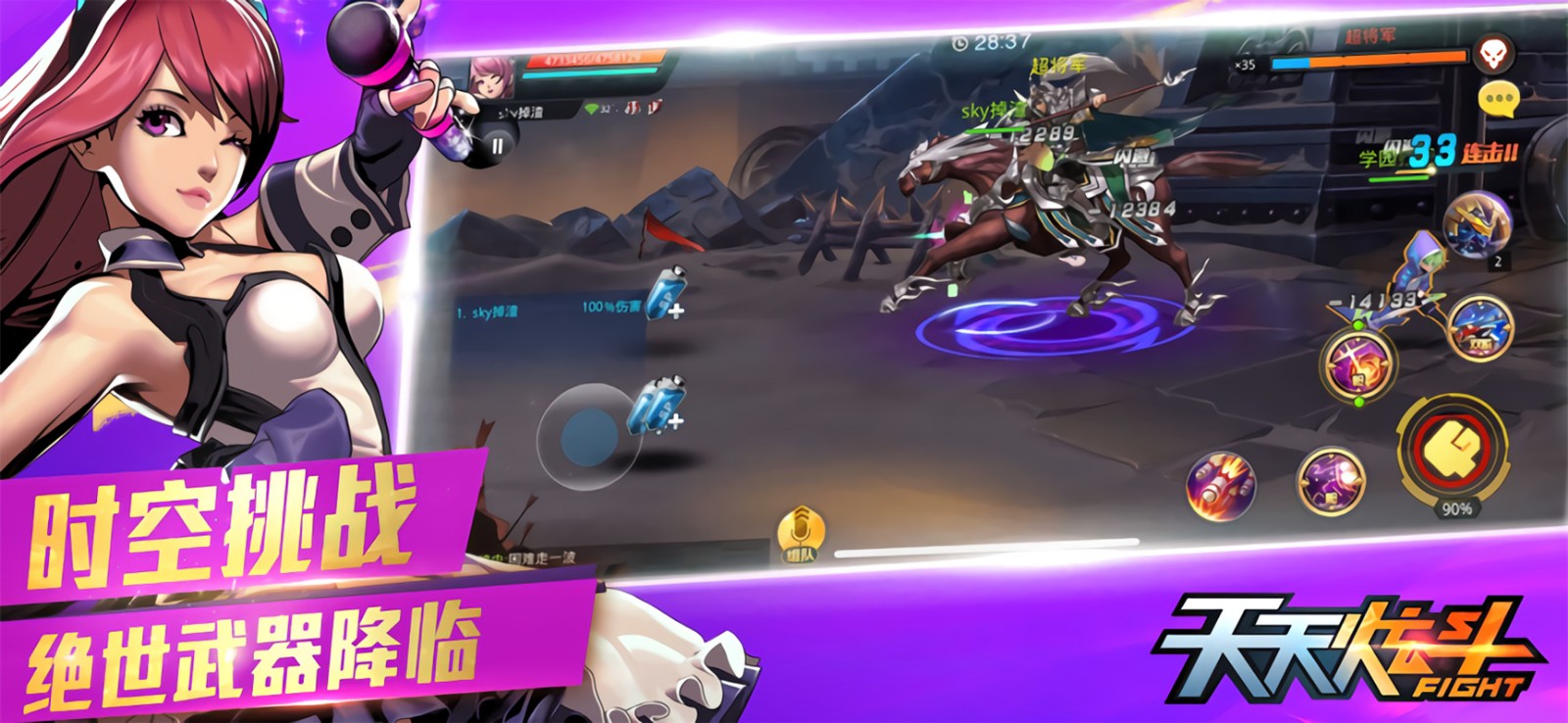Toggle the pause button
Viewport: 1568px width, 723px height.
[500, 147]
